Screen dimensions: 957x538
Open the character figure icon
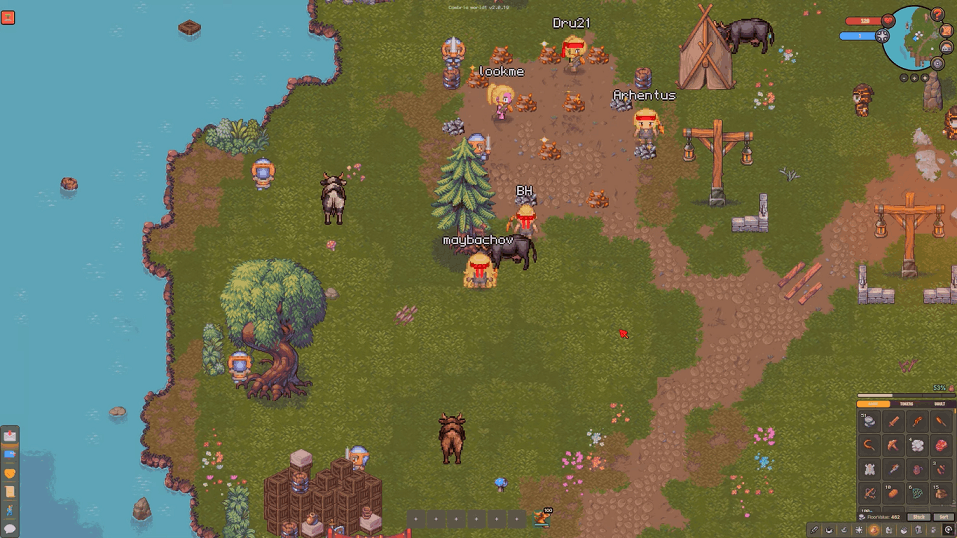10,509
